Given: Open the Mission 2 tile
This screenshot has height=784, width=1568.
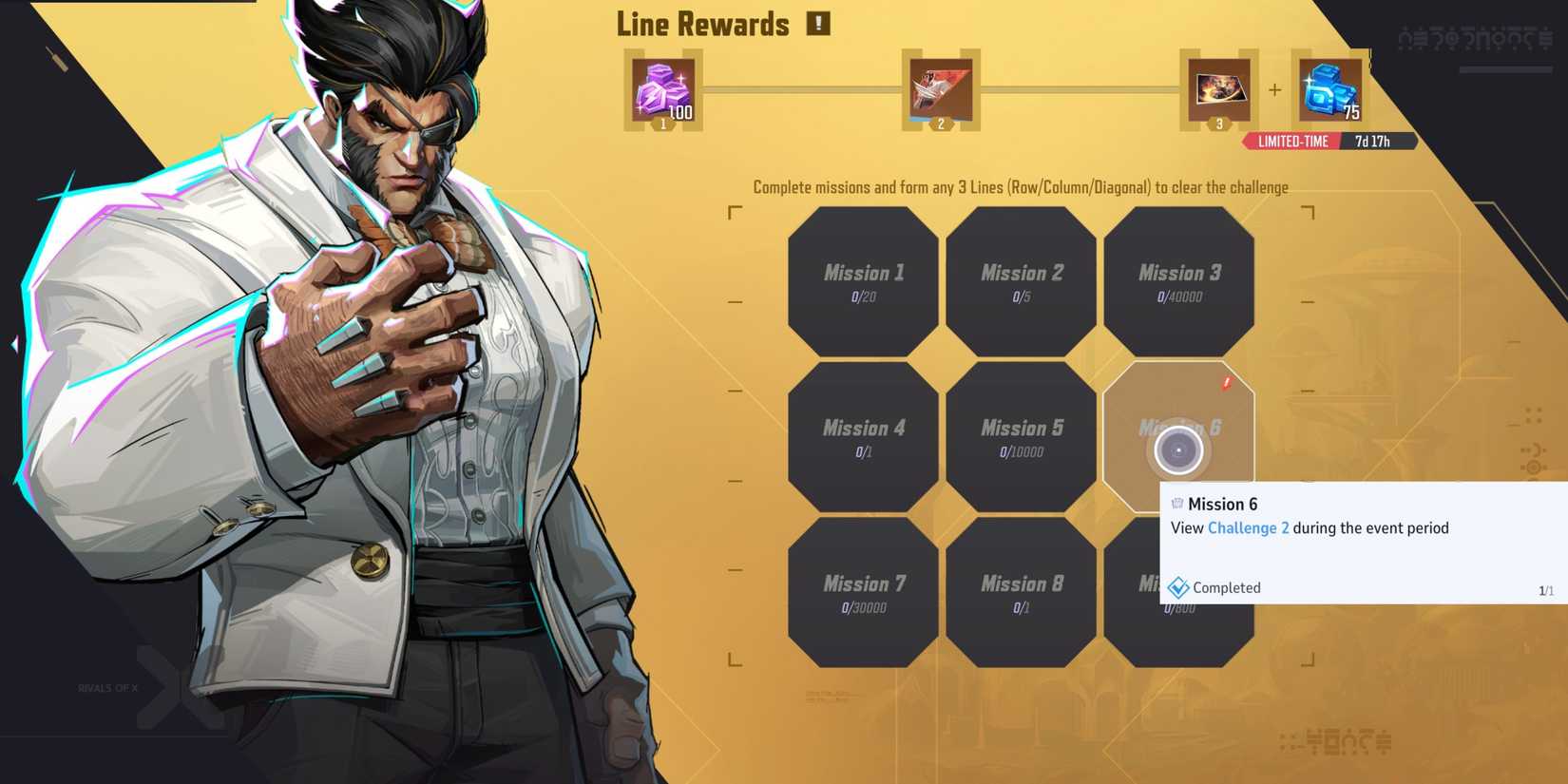Looking at the screenshot, I should [1021, 278].
